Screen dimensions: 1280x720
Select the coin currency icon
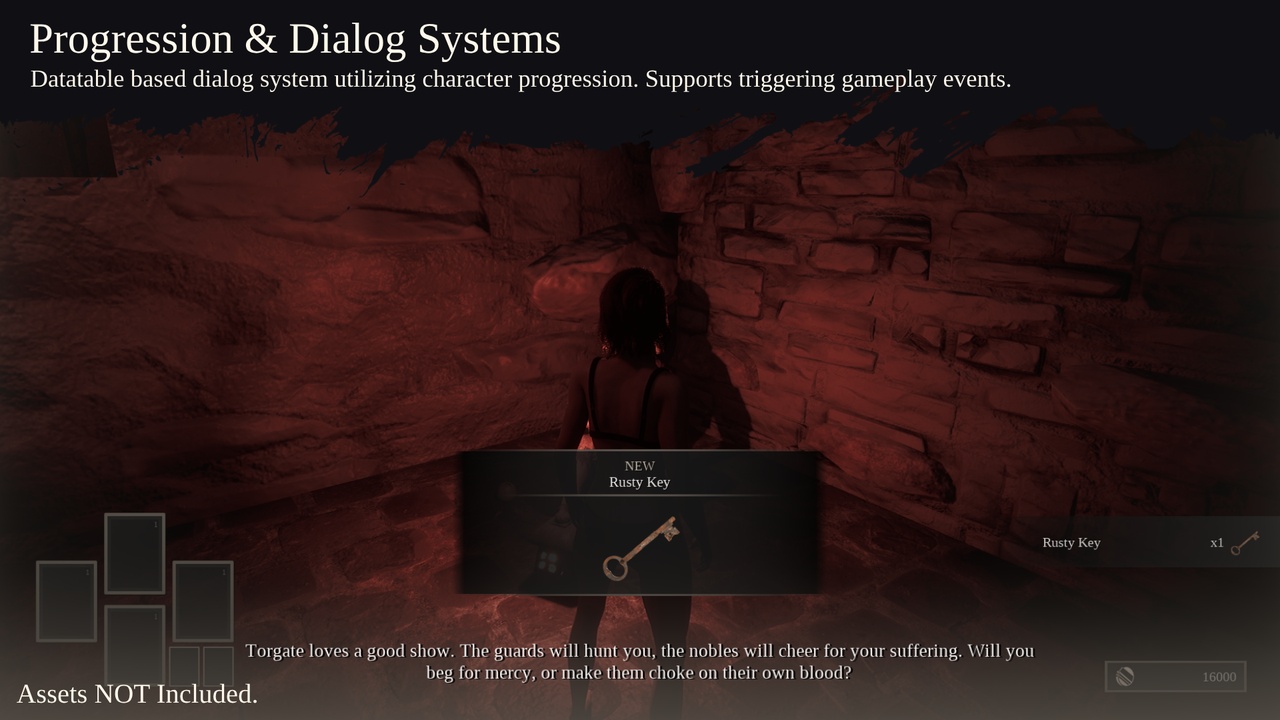click(1123, 676)
